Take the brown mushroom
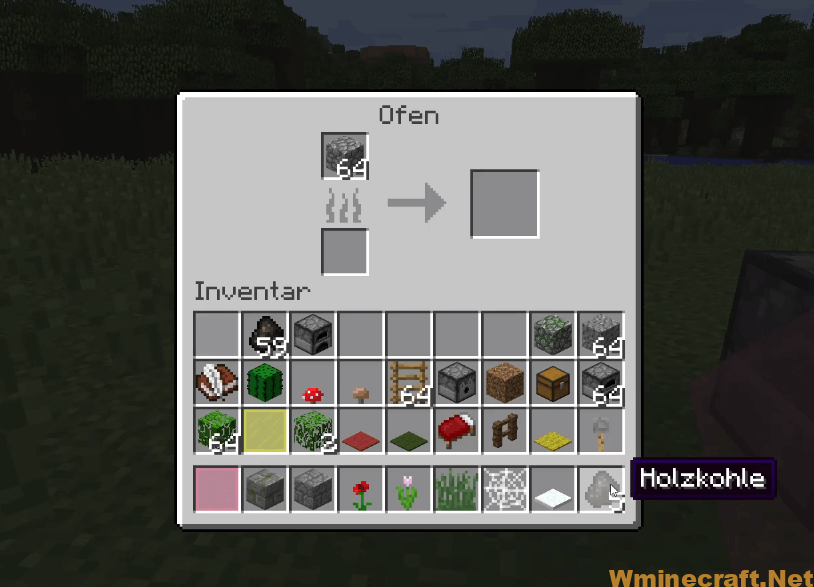814x587 pixels. tap(361, 382)
